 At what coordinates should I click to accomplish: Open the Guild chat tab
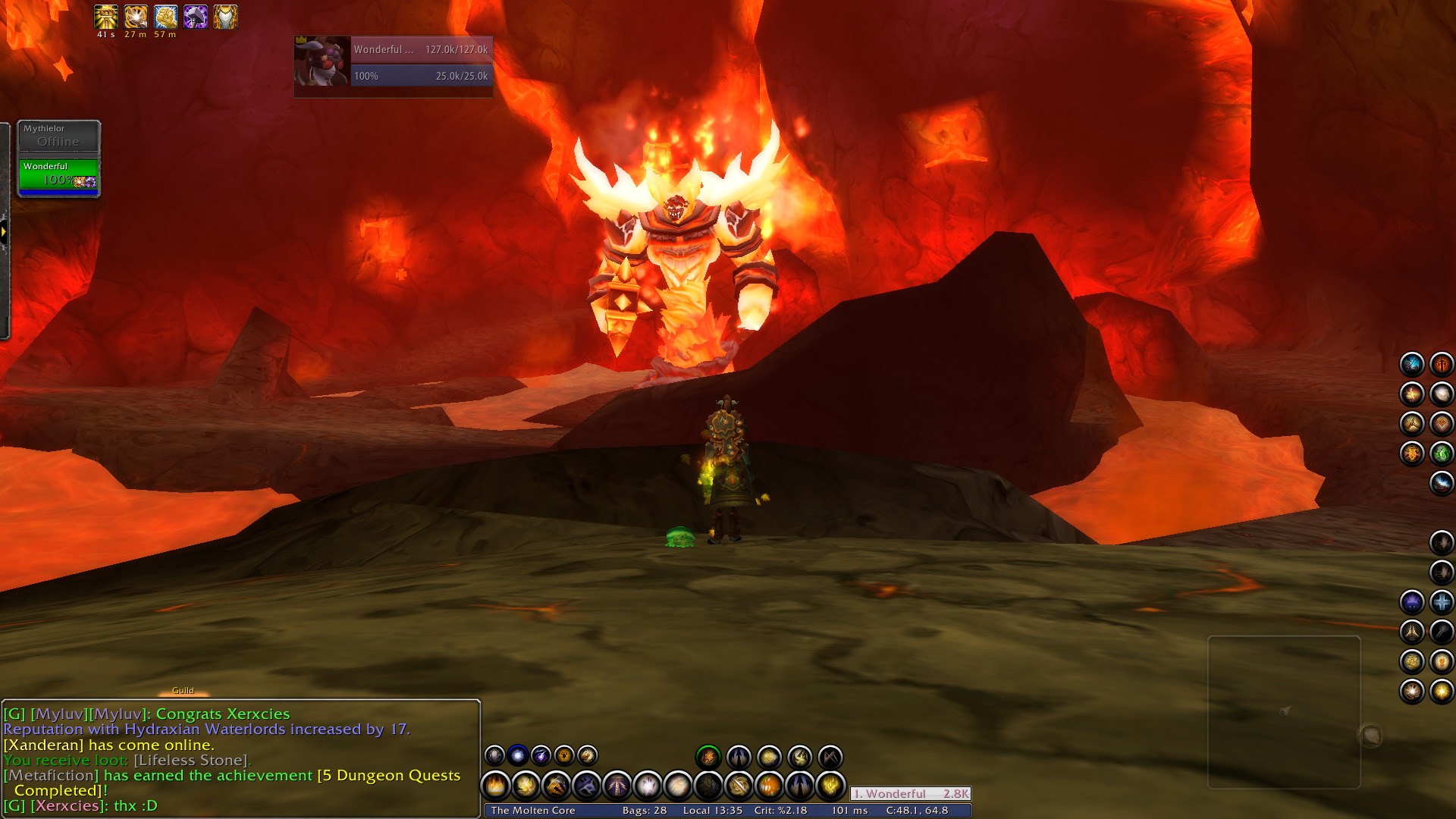point(183,690)
